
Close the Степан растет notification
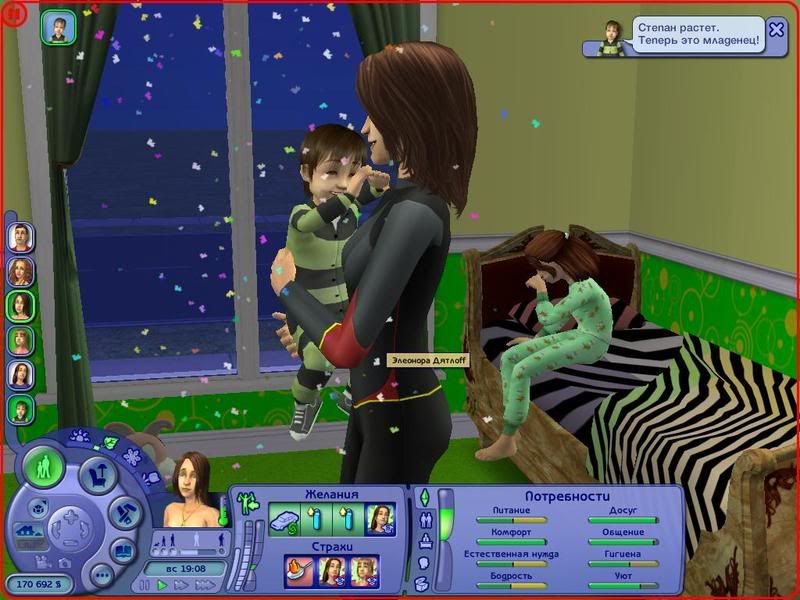pos(776,29)
